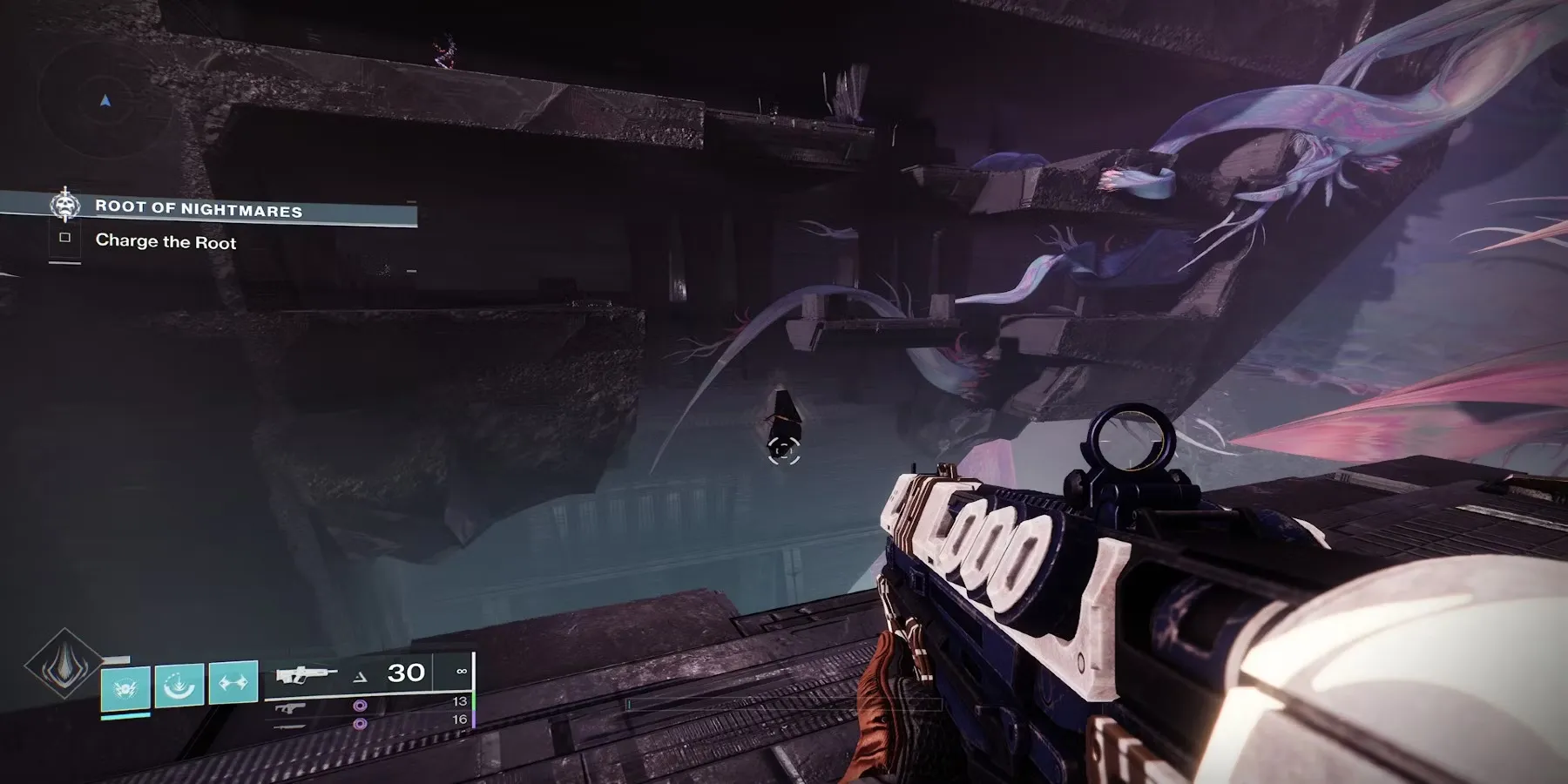Screen dimensions: 1568x784
Task: Trigger the arc-shaped melee ability icon
Action: (x=179, y=685)
